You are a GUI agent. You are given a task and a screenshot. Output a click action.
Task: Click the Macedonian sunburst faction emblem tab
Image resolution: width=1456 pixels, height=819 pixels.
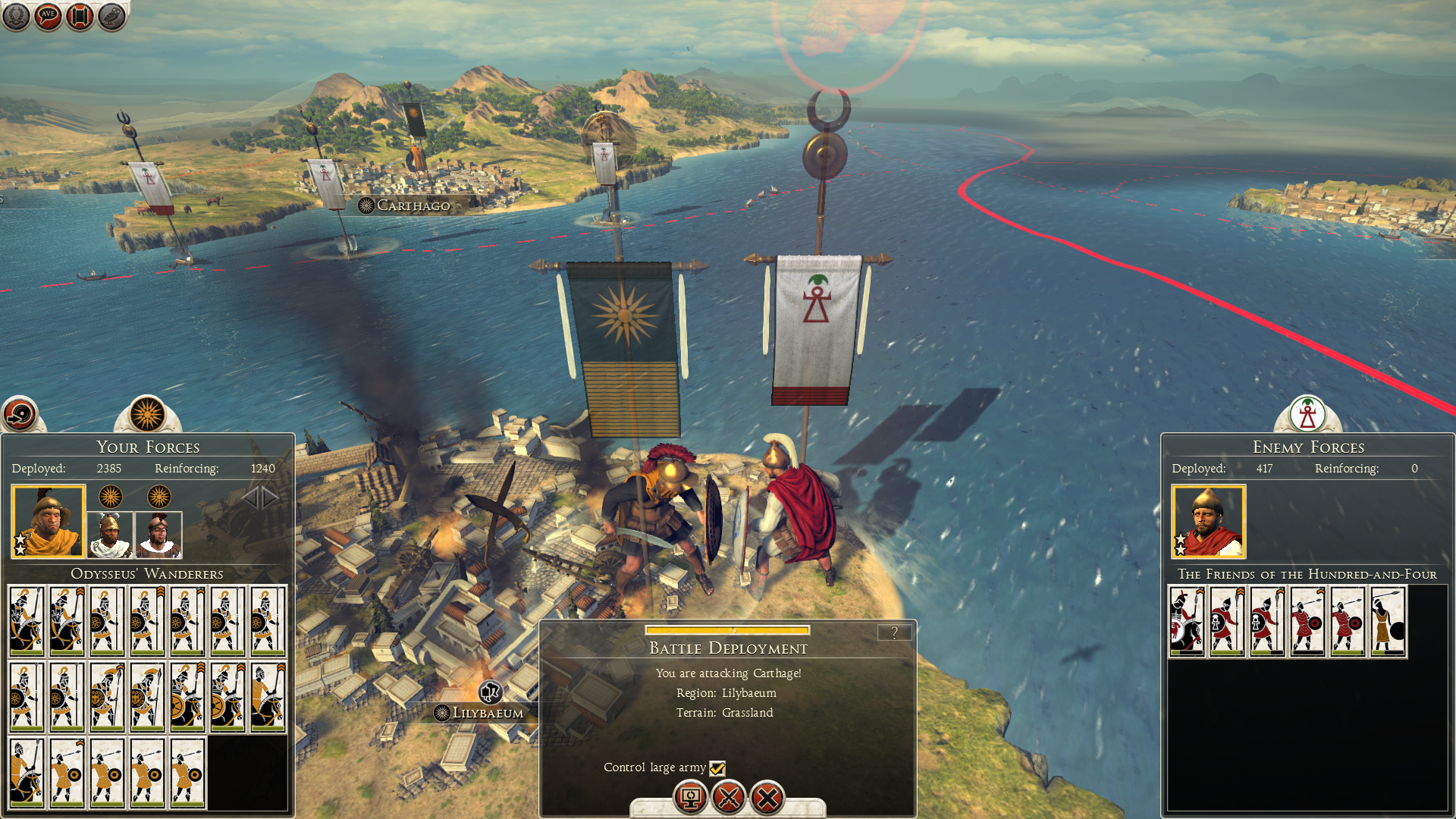[x=147, y=414]
